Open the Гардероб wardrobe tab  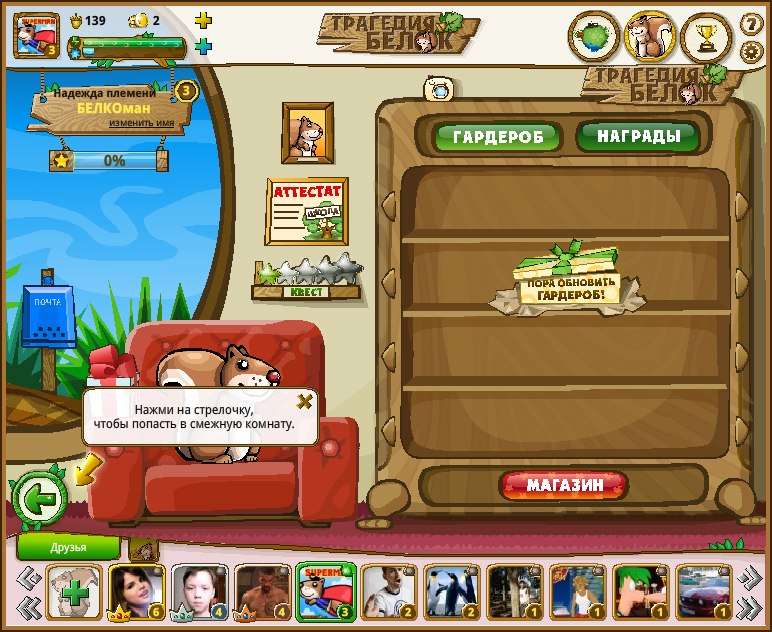pos(496,137)
